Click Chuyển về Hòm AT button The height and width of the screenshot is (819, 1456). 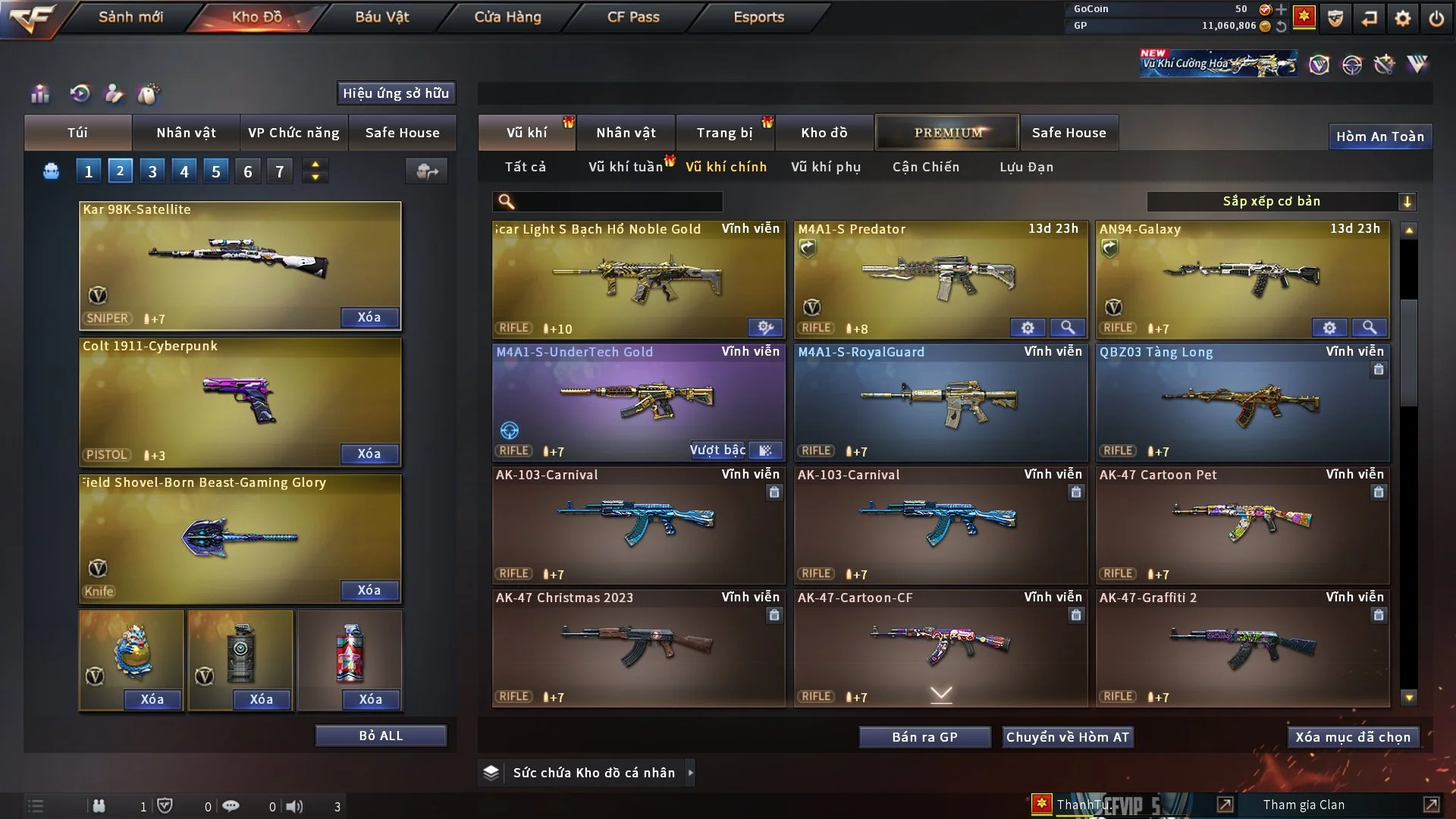click(1067, 737)
